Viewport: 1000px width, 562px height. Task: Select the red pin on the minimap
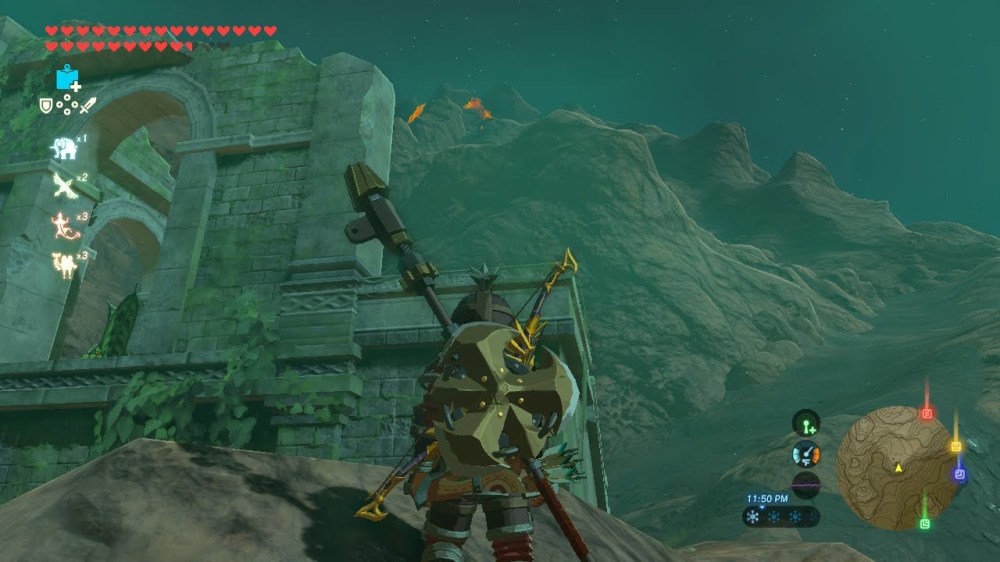coord(926,413)
